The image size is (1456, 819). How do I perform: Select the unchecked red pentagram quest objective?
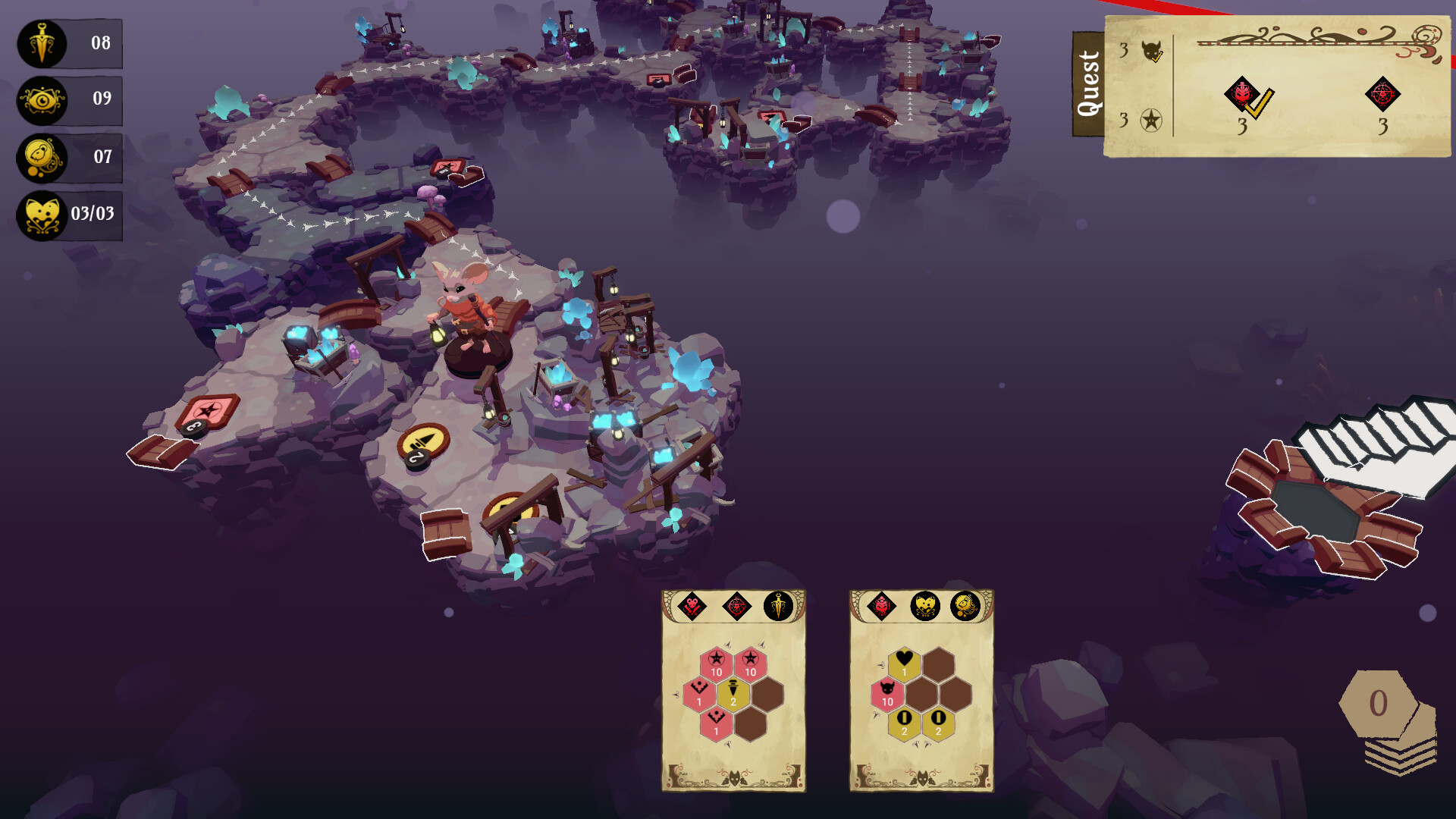click(1382, 95)
